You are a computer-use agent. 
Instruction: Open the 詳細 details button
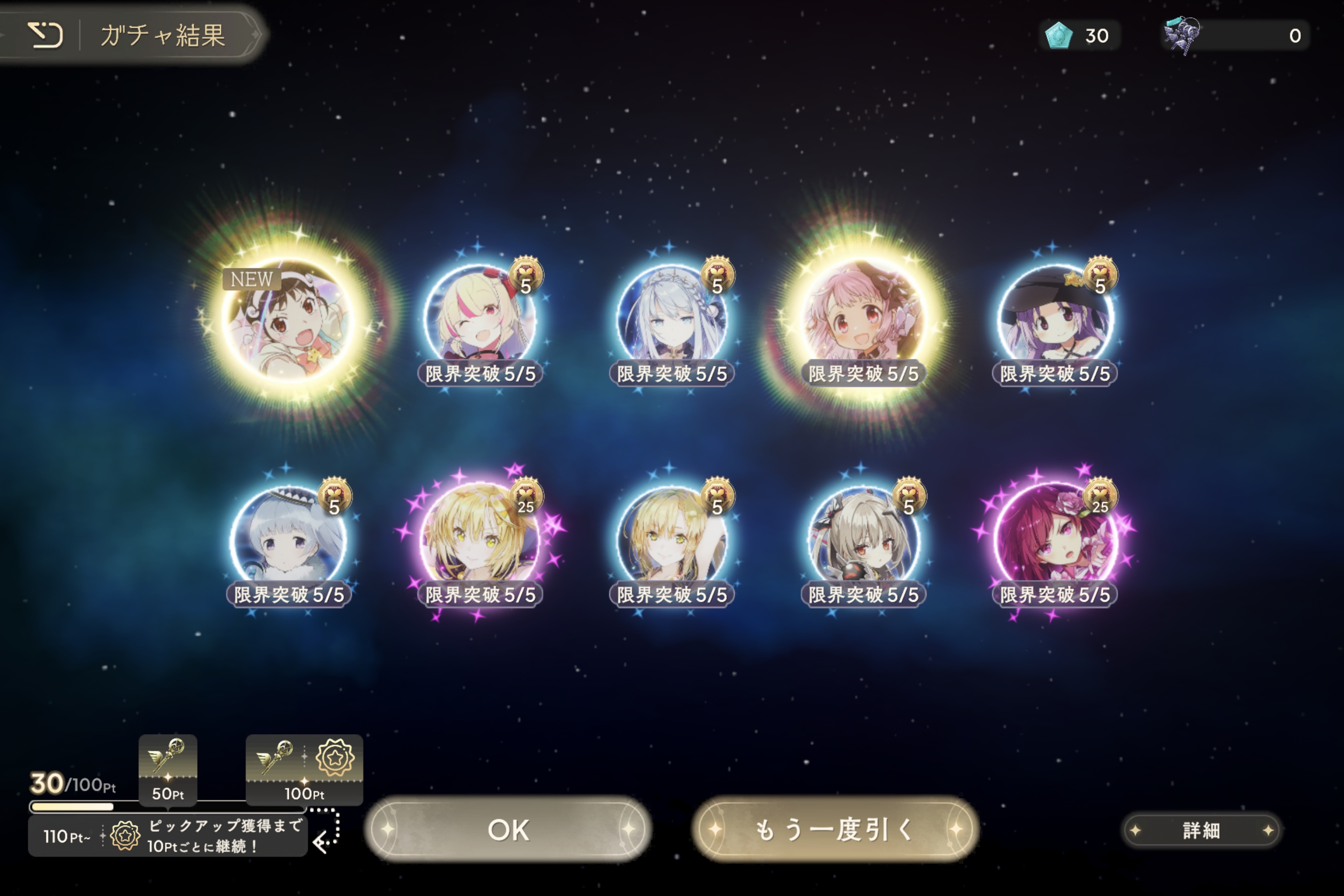(1201, 830)
